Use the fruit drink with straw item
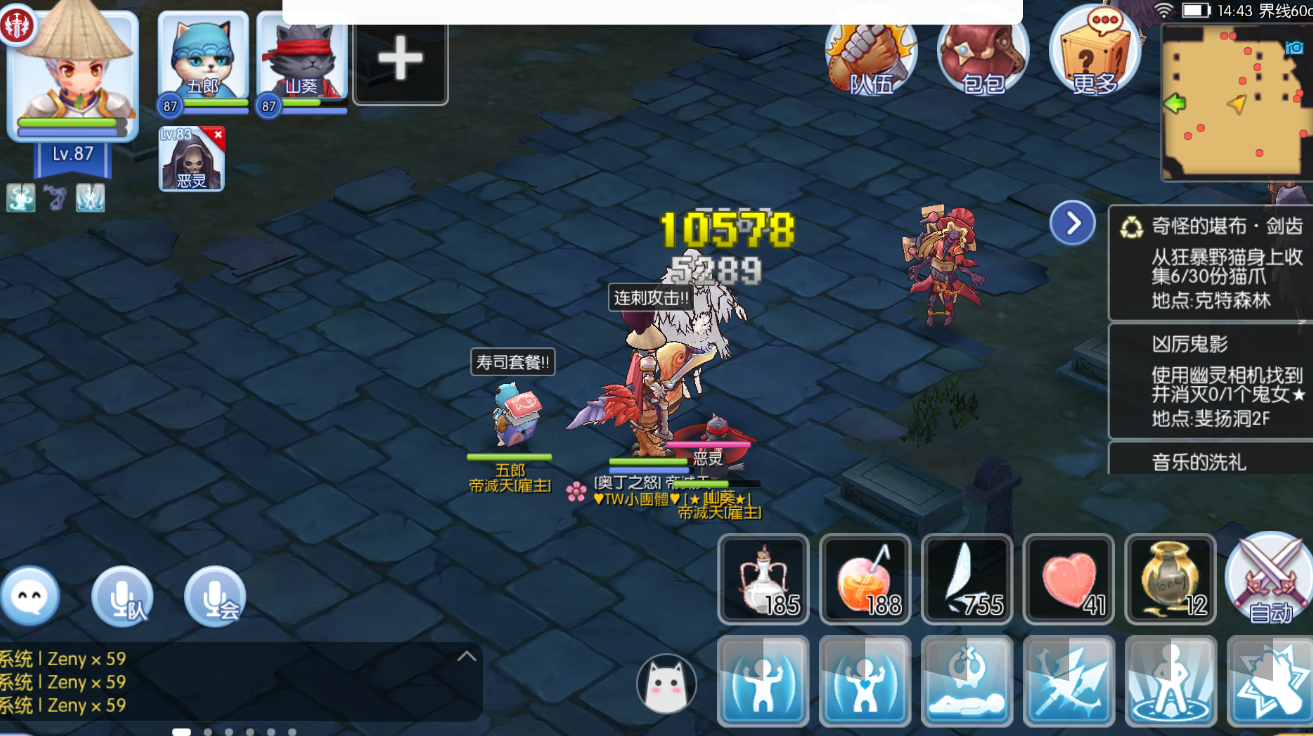This screenshot has width=1313, height=736. point(865,580)
